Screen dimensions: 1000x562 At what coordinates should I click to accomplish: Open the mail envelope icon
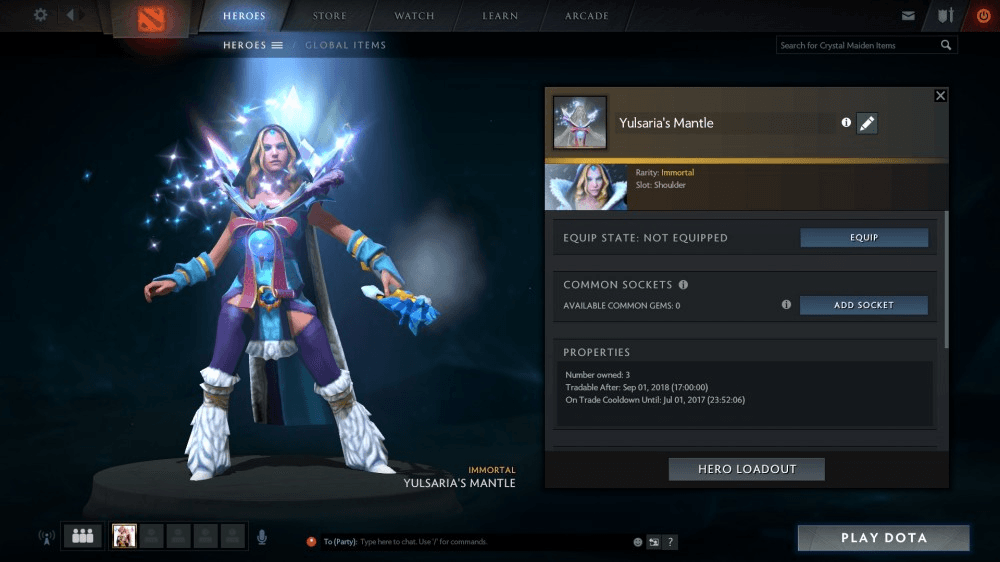[908, 16]
